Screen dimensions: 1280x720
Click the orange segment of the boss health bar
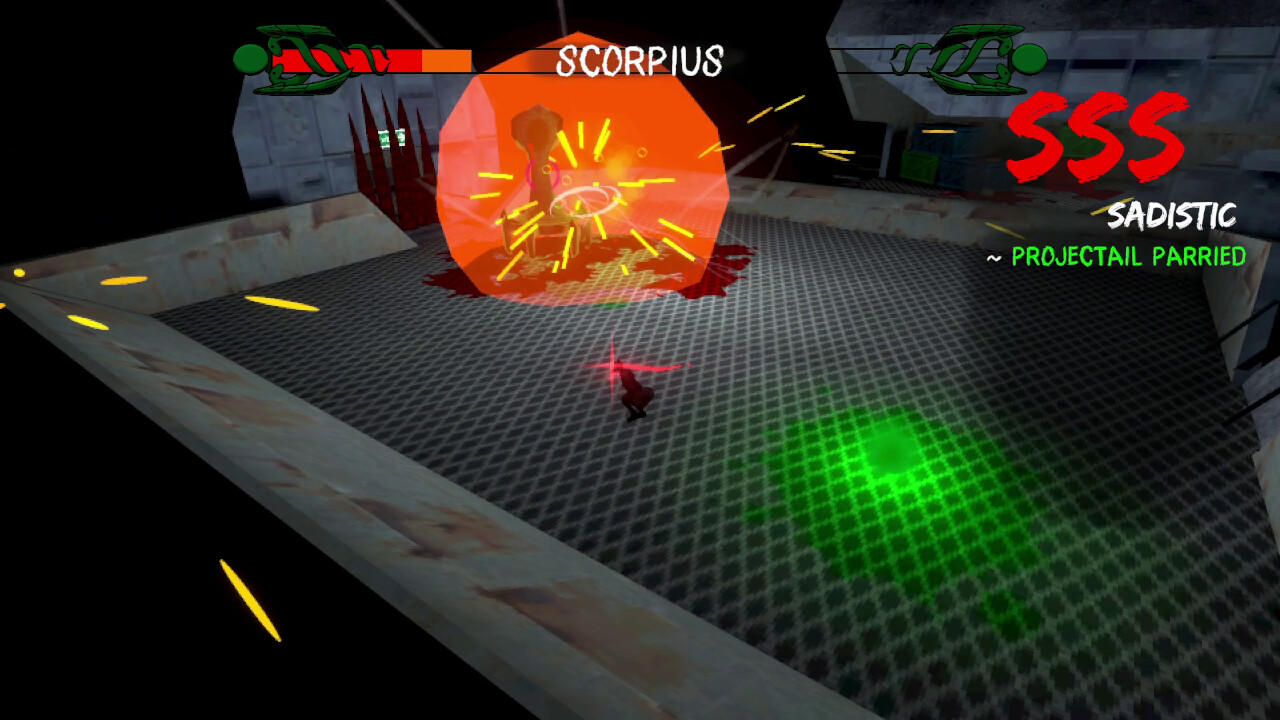tap(445, 60)
